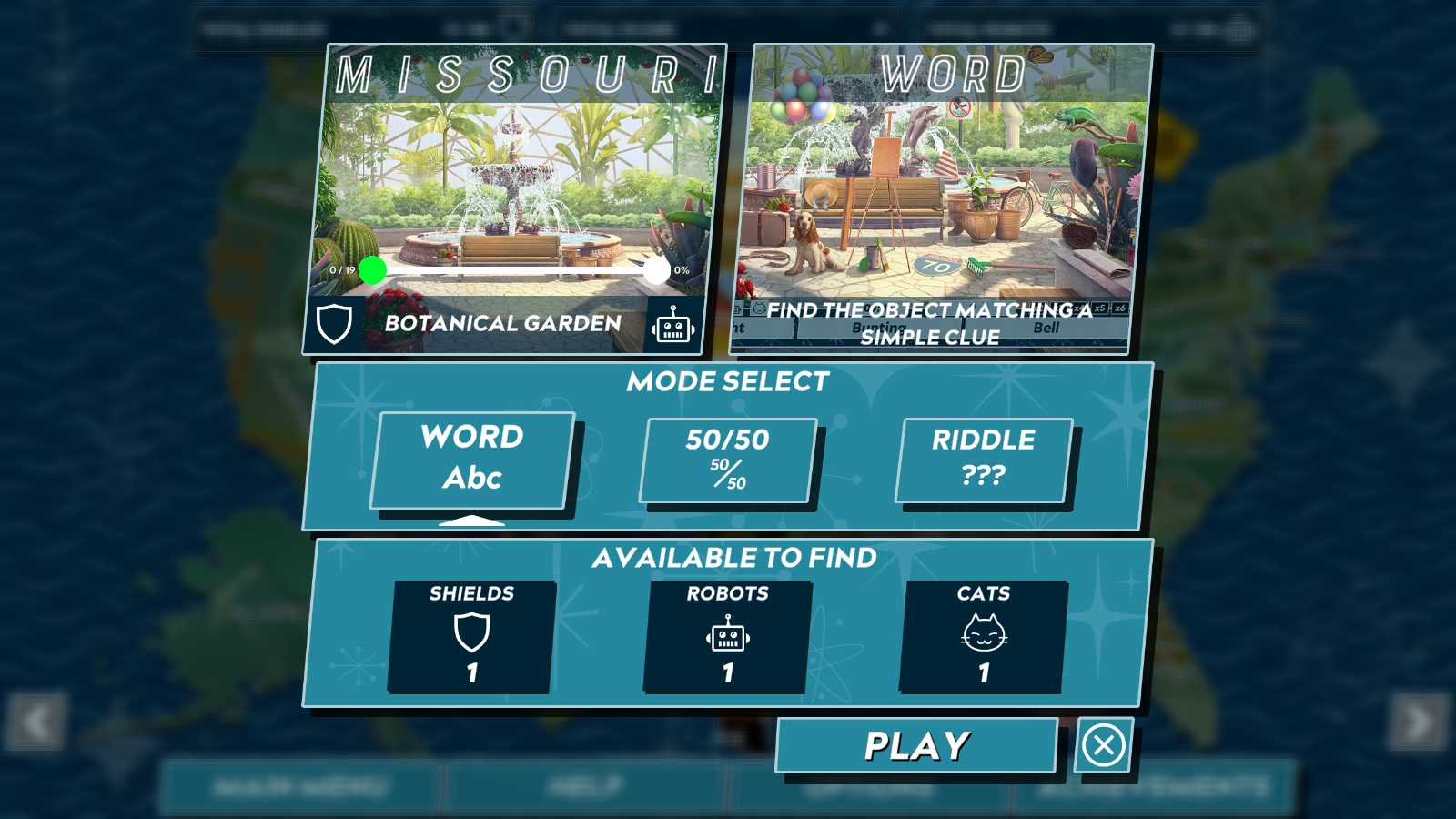
Task: Start the level with the Play button
Action: click(x=916, y=746)
